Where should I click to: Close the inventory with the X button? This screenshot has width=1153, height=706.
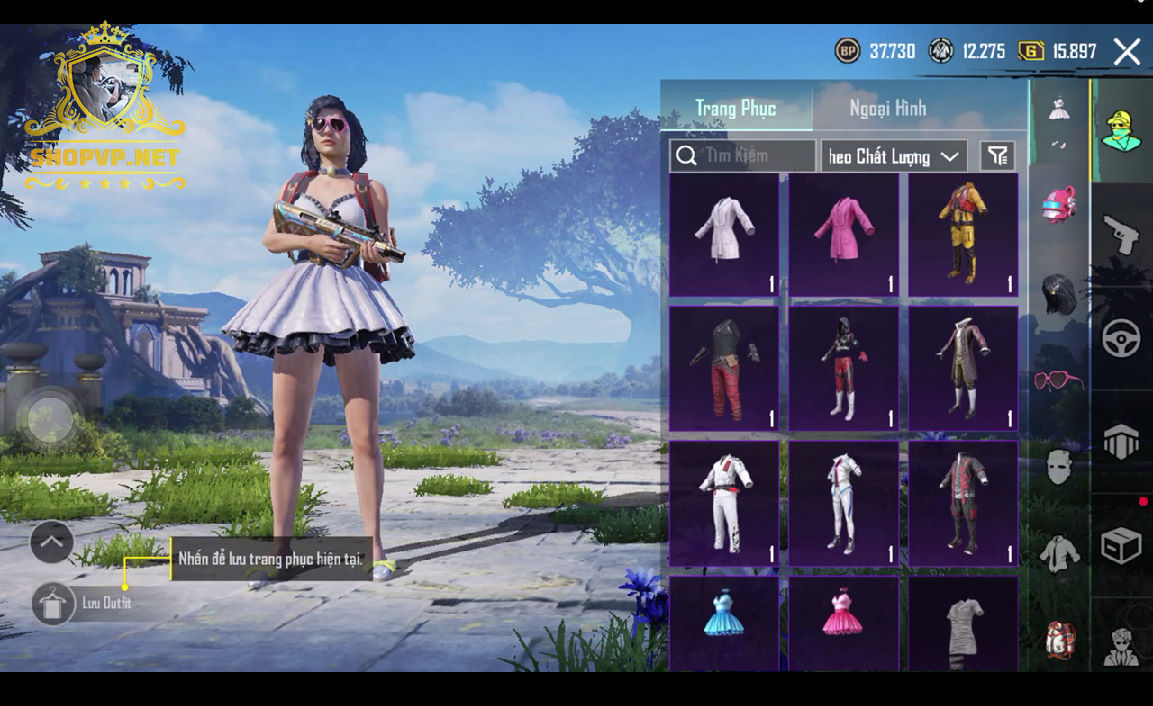tap(1127, 52)
